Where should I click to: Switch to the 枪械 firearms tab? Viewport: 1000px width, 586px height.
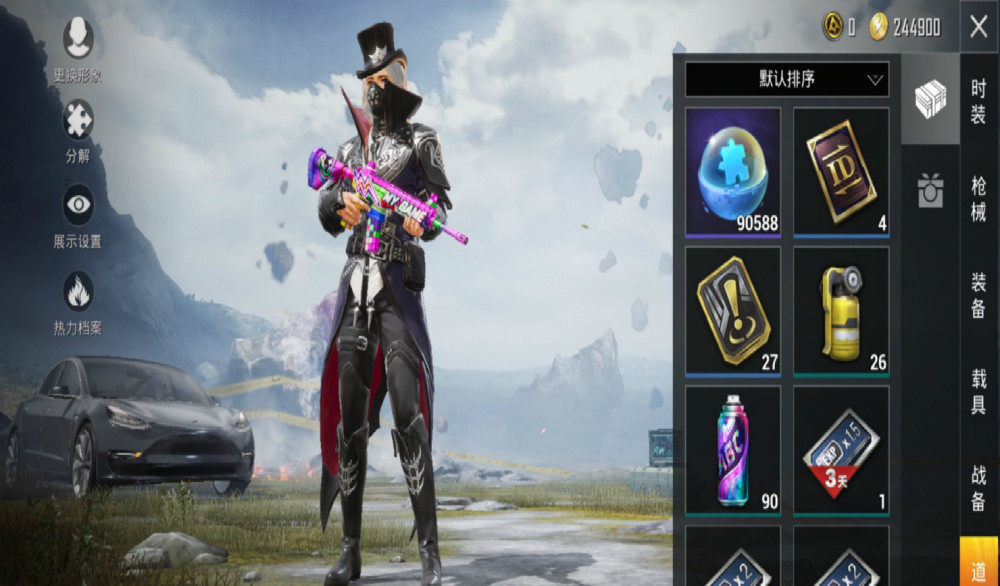(979, 198)
